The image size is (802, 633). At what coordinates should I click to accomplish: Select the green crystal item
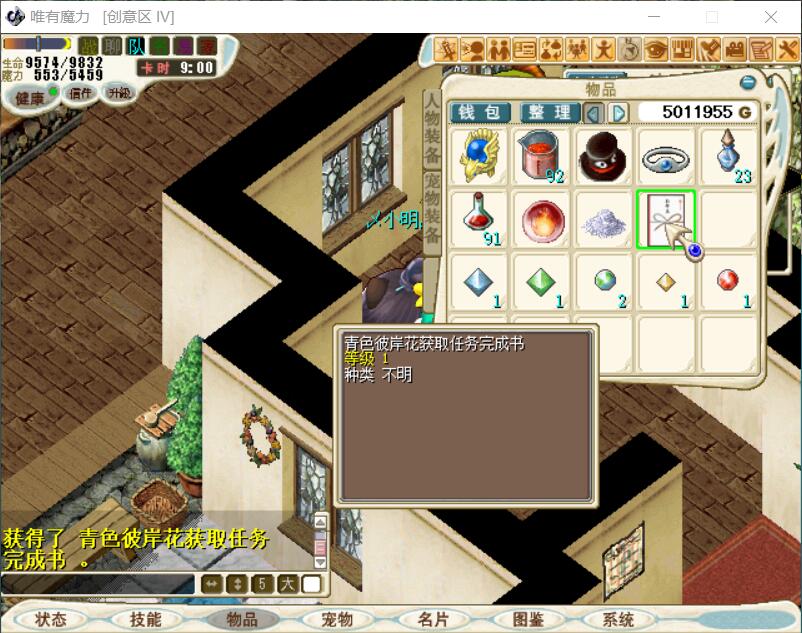(x=542, y=281)
